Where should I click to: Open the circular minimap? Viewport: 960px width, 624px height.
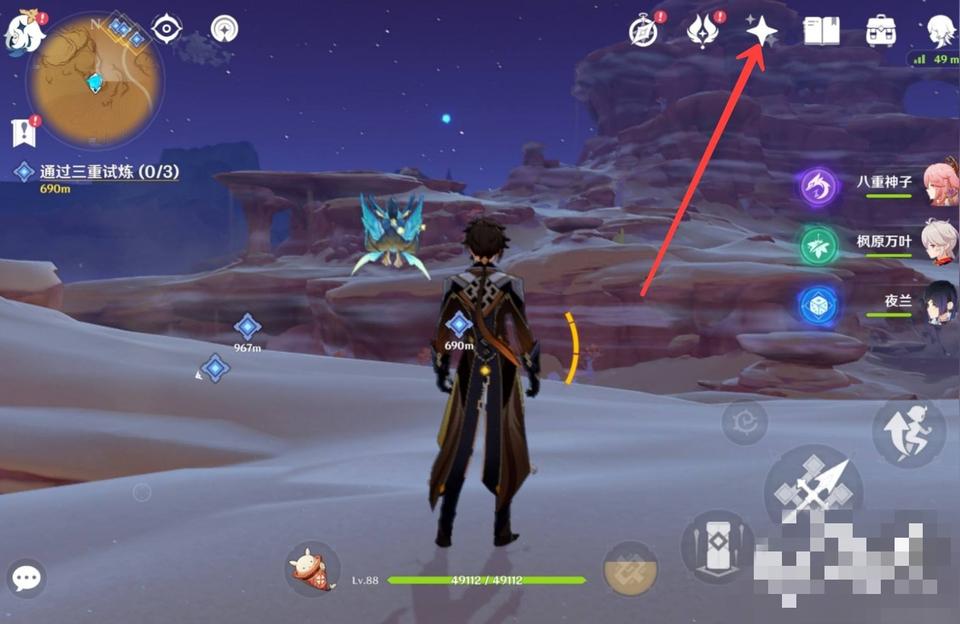point(95,81)
